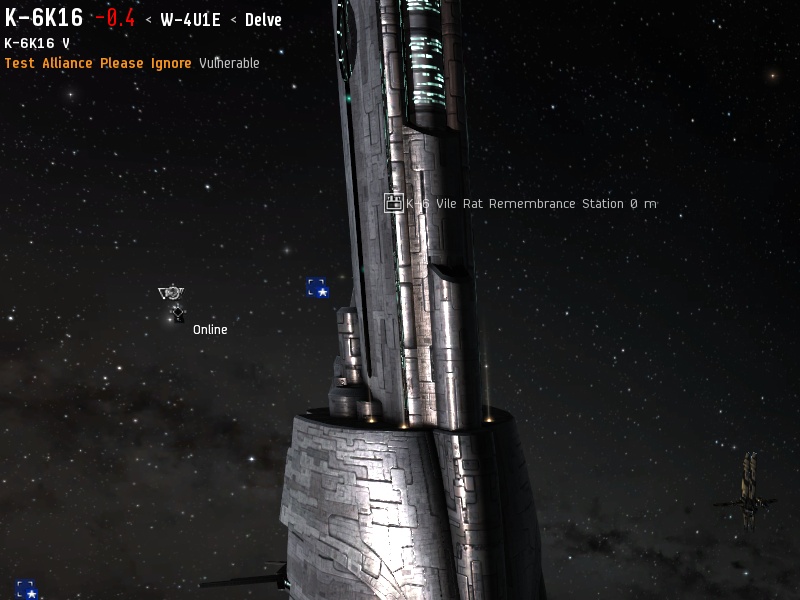Open the Delve region link
Screen dimensions: 800x600
pyautogui.click(x=263, y=20)
